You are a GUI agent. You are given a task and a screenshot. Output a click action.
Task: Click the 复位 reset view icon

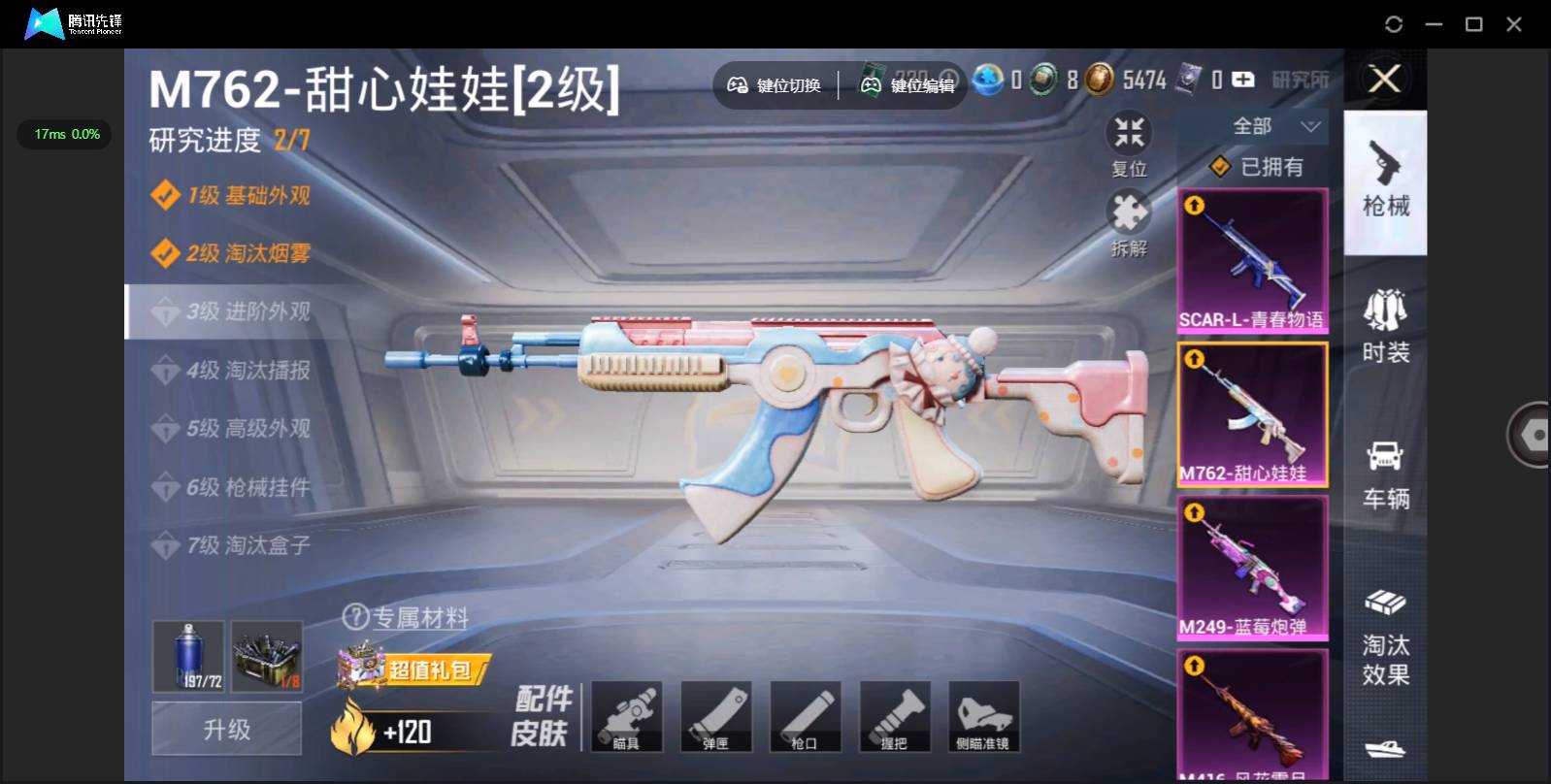[1128, 136]
